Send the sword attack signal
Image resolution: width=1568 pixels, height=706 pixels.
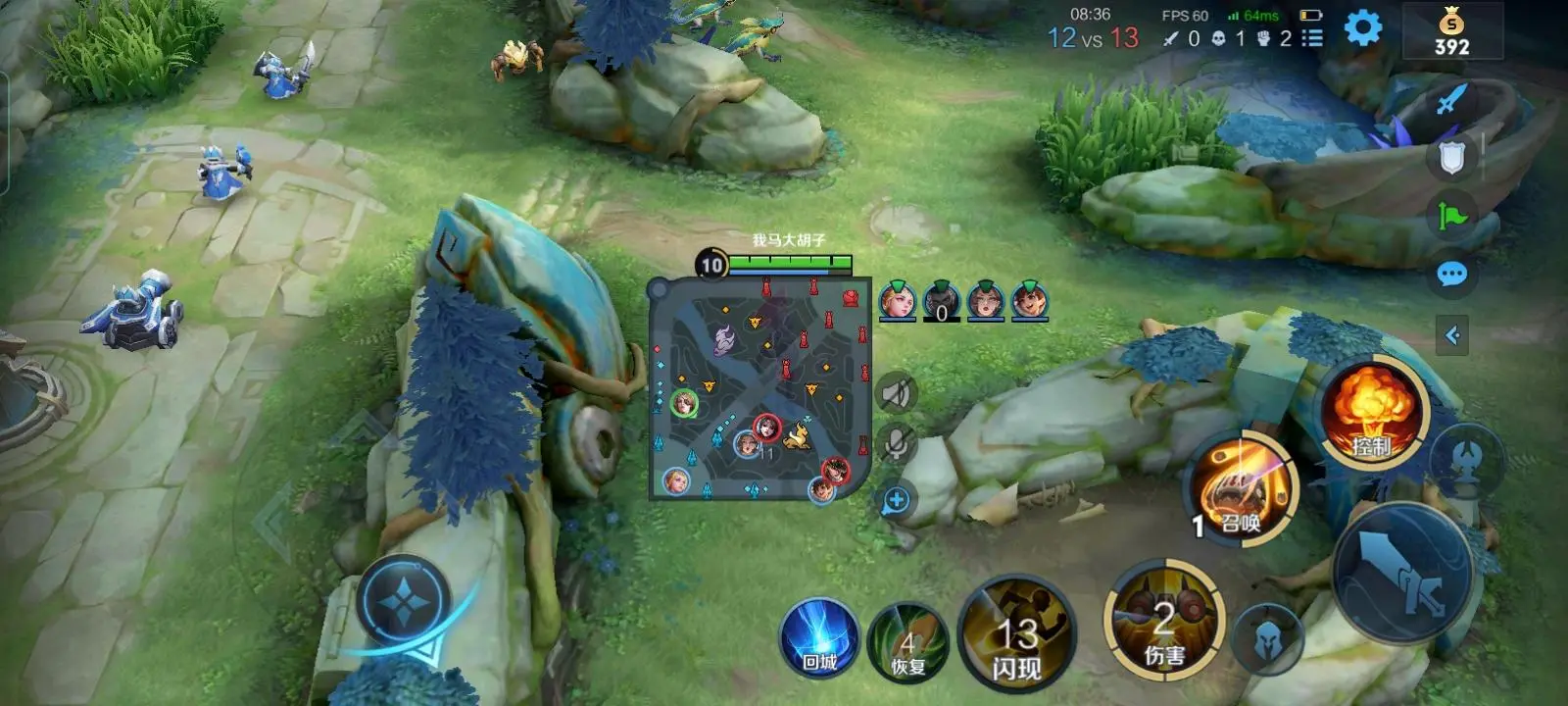click(x=1451, y=98)
